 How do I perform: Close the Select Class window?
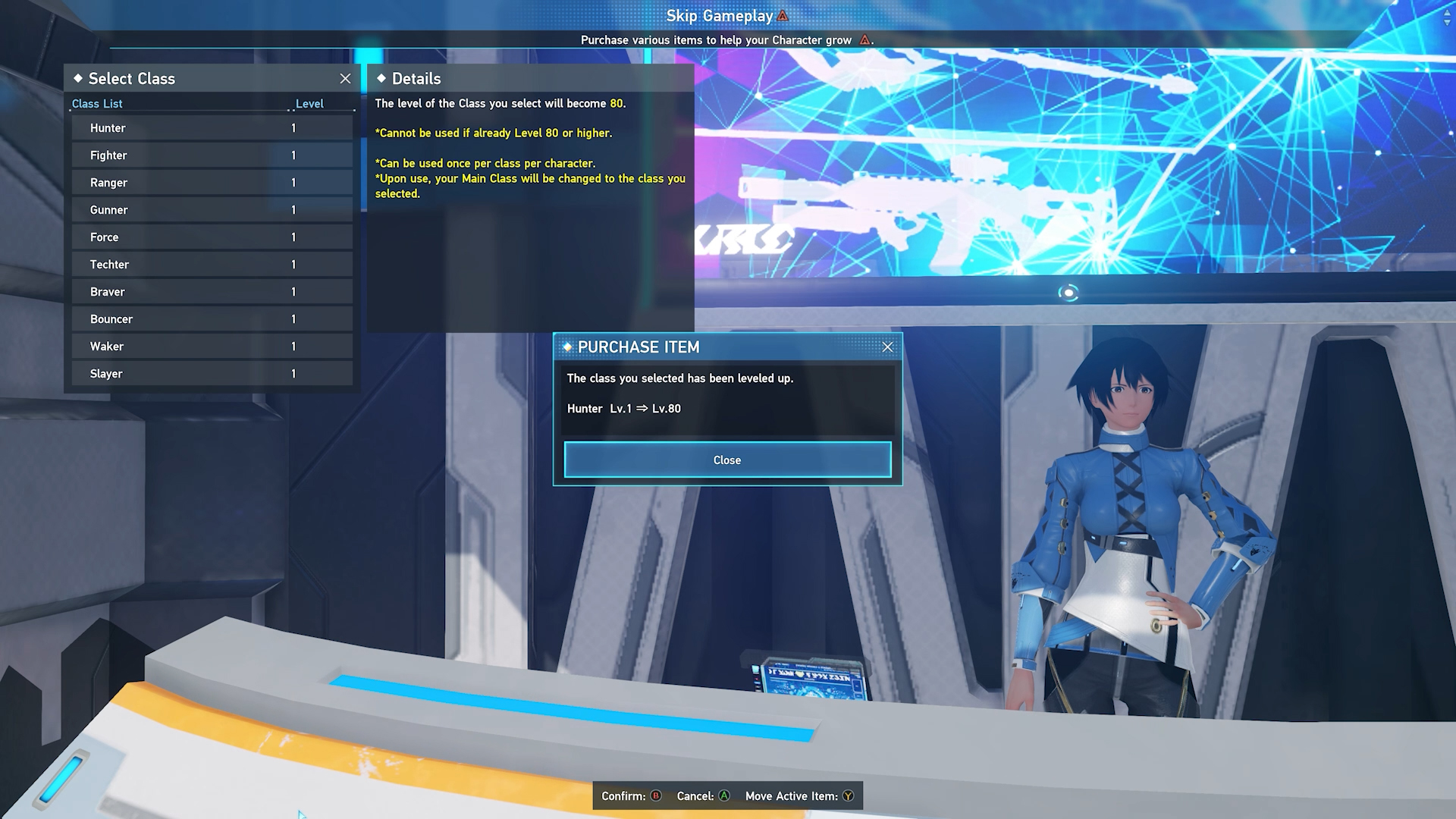tap(346, 78)
